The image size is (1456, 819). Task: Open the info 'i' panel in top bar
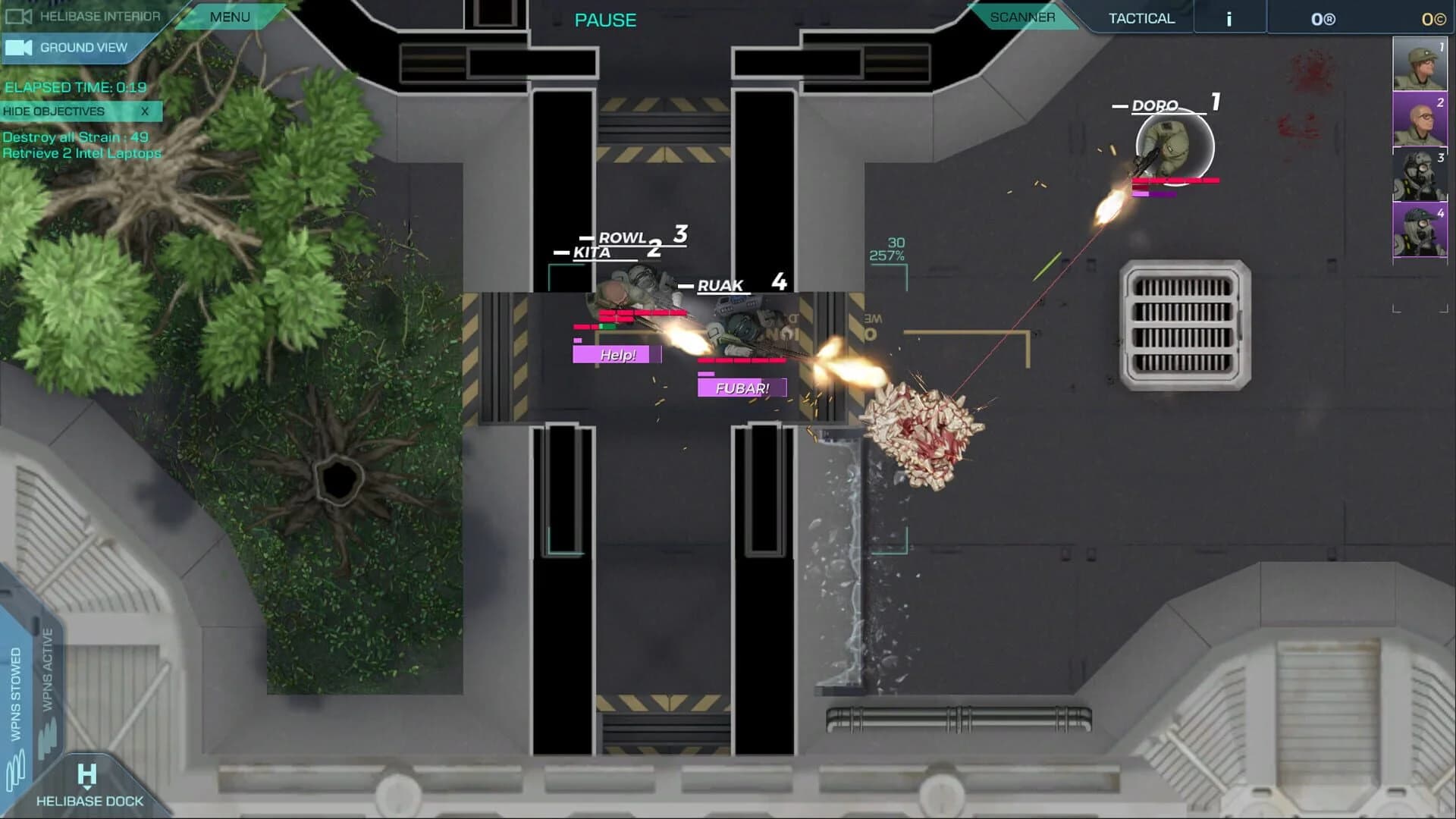point(1228,17)
